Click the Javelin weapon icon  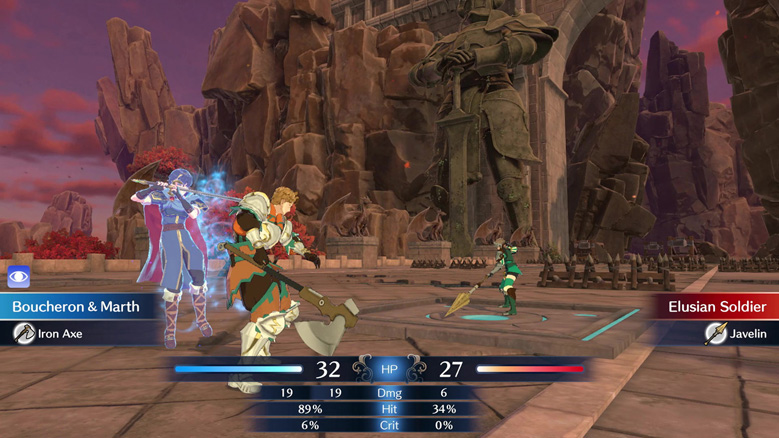[x=716, y=334]
